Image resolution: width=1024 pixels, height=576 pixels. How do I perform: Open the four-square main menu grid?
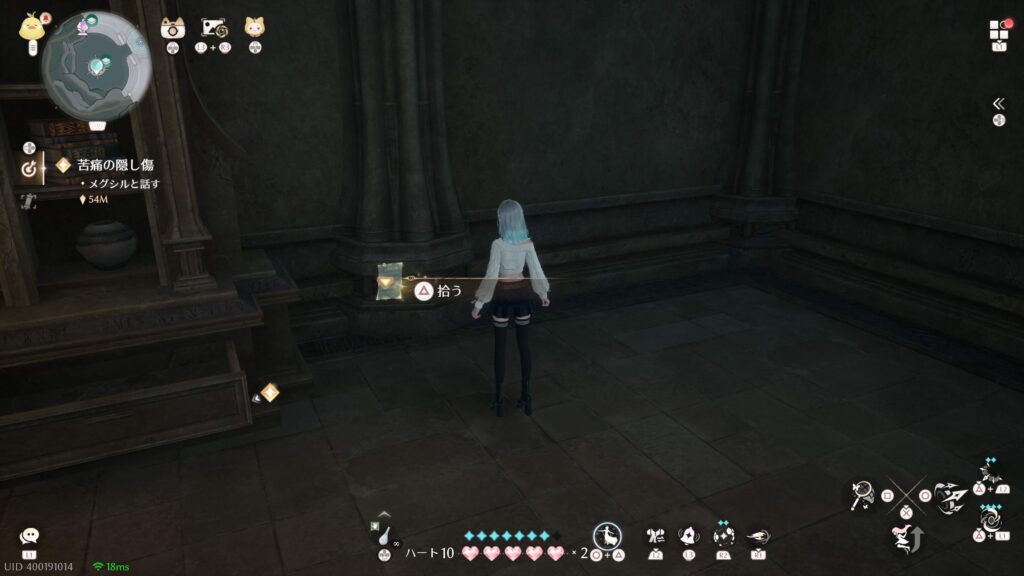(999, 29)
